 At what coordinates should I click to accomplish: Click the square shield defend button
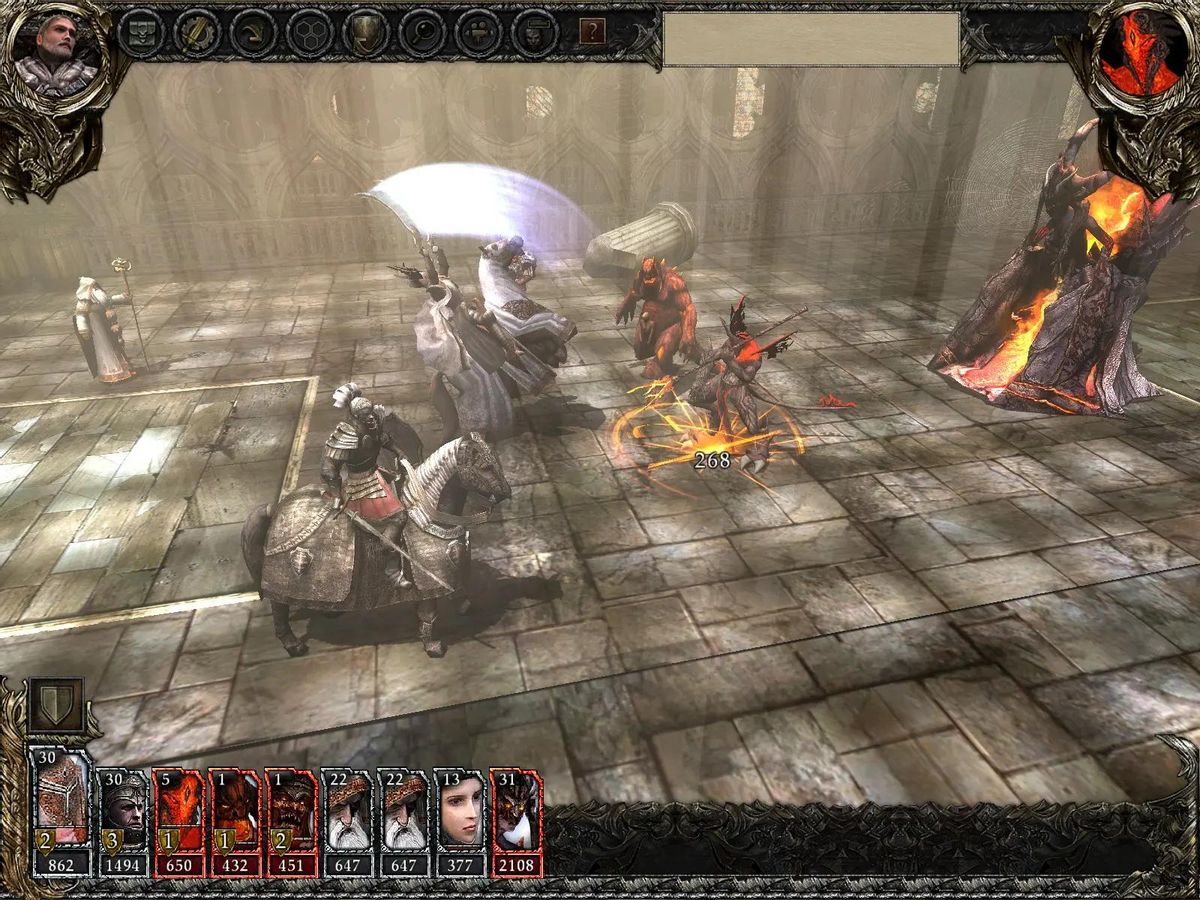pyautogui.click(x=56, y=707)
